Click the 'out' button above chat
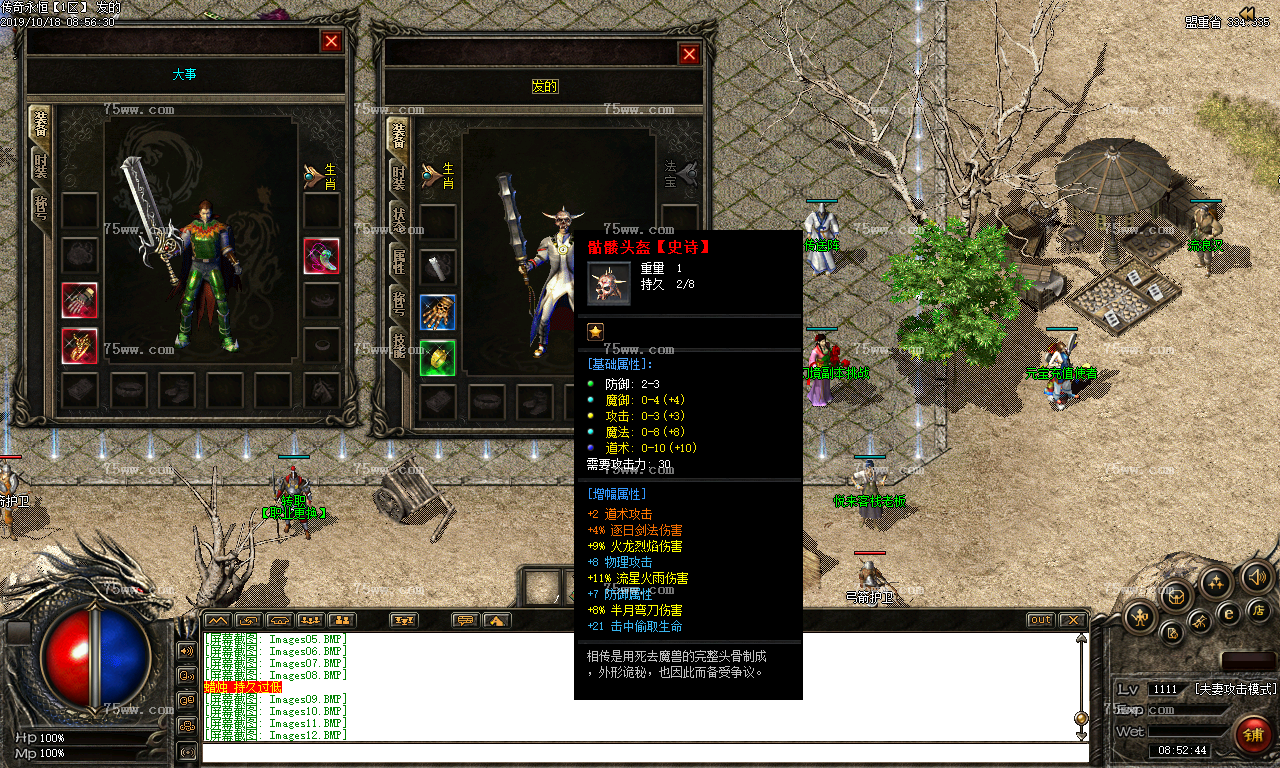 (x=1041, y=621)
